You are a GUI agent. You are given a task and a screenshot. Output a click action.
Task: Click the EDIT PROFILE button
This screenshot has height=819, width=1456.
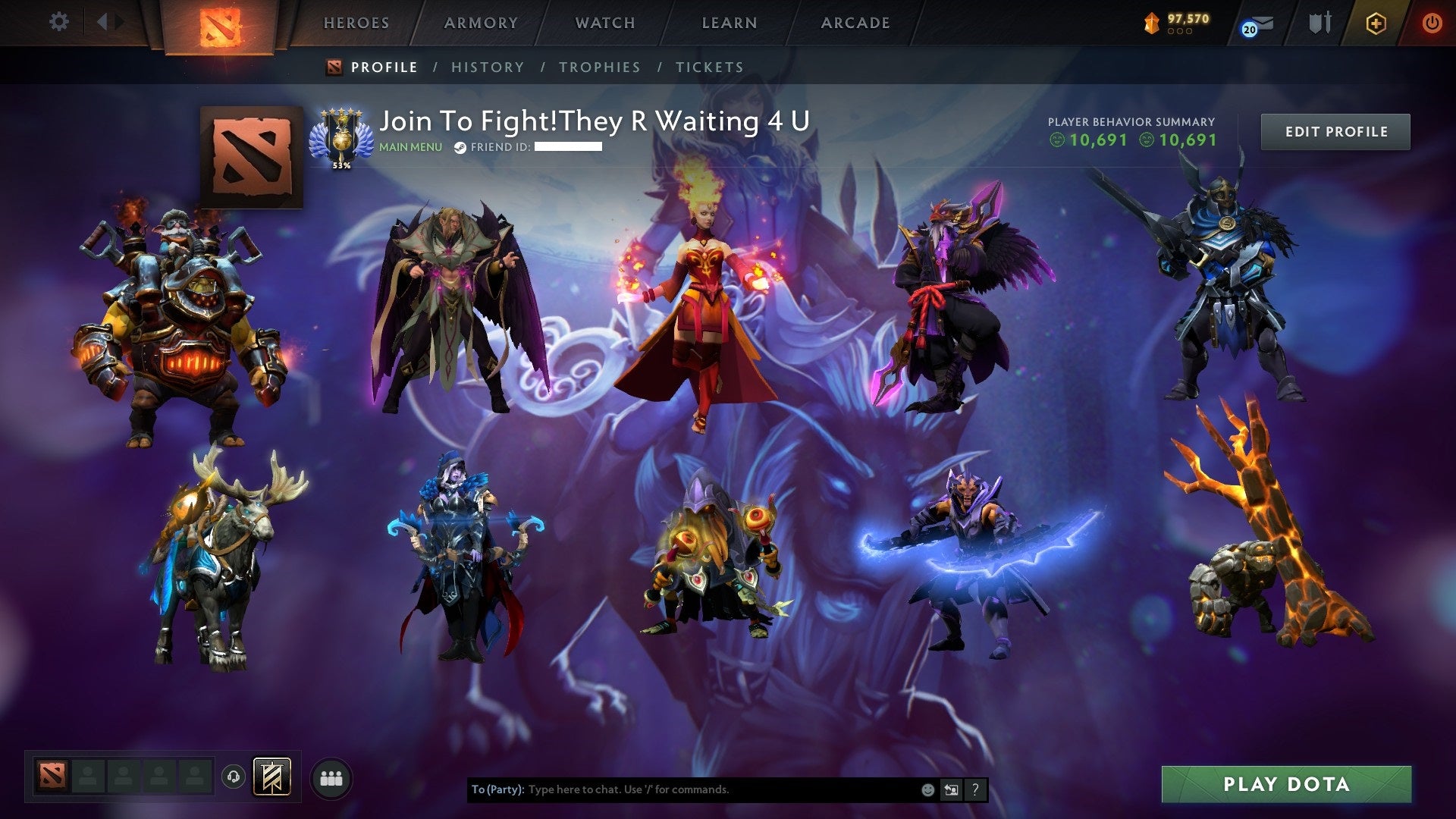tap(1335, 130)
